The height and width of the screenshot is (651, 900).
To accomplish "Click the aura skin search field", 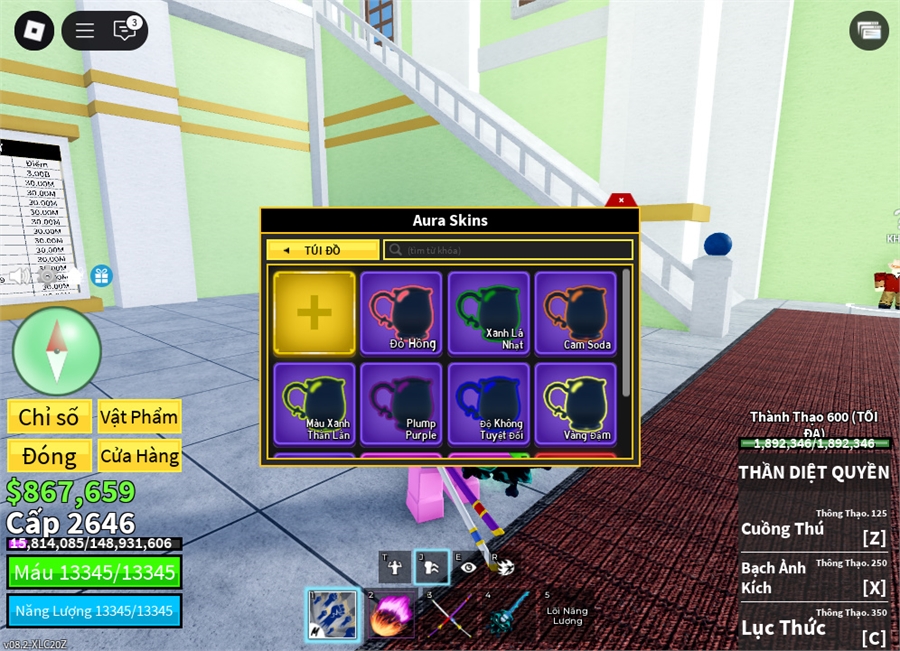I will click(510, 250).
